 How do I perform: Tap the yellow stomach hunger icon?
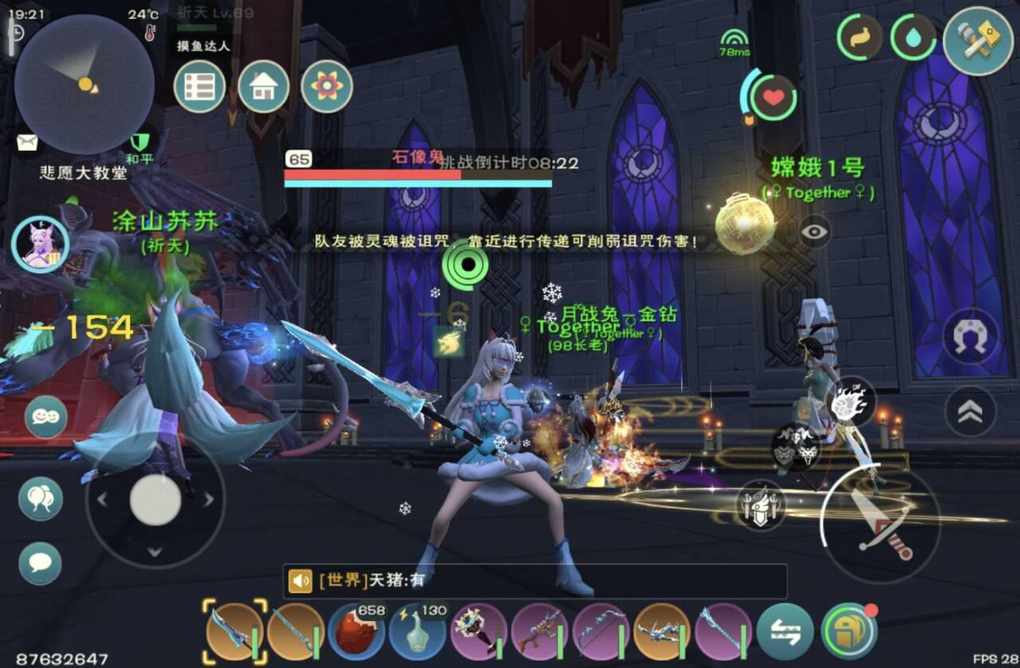[860, 38]
